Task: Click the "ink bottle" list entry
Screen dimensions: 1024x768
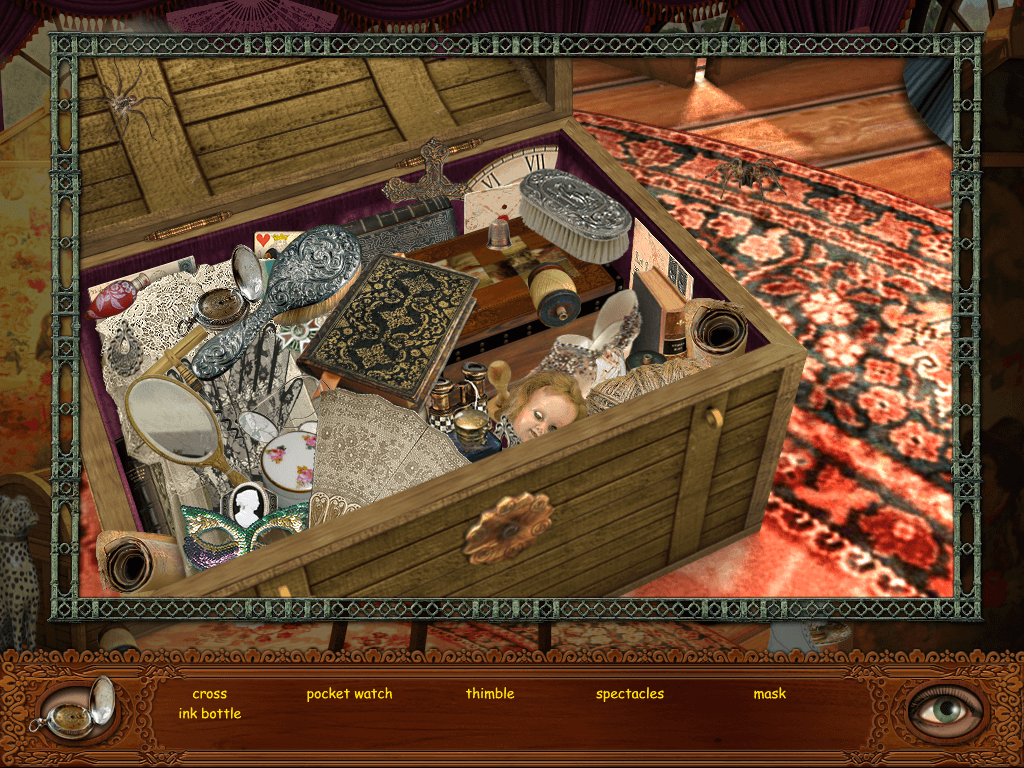Action: pyautogui.click(x=210, y=714)
